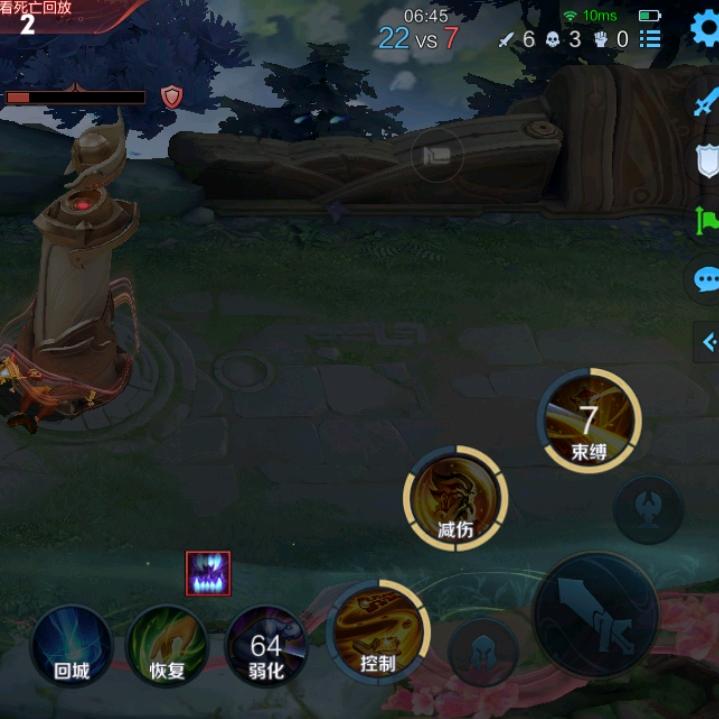Send the green flag gather signal
The height and width of the screenshot is (719, 719).
[x=707, y=219]
